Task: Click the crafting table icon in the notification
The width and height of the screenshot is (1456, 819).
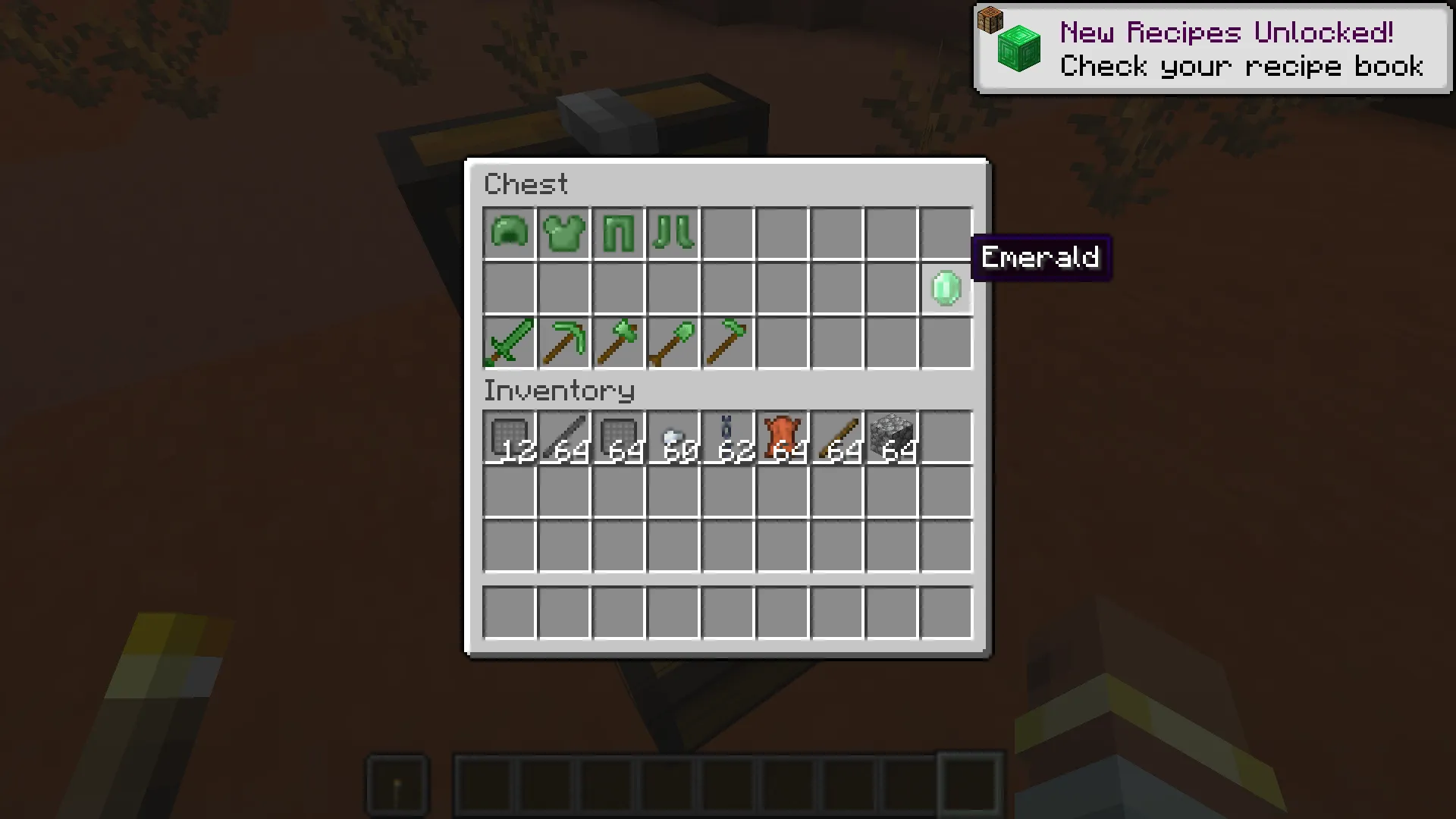Action: tap(991, 20)
